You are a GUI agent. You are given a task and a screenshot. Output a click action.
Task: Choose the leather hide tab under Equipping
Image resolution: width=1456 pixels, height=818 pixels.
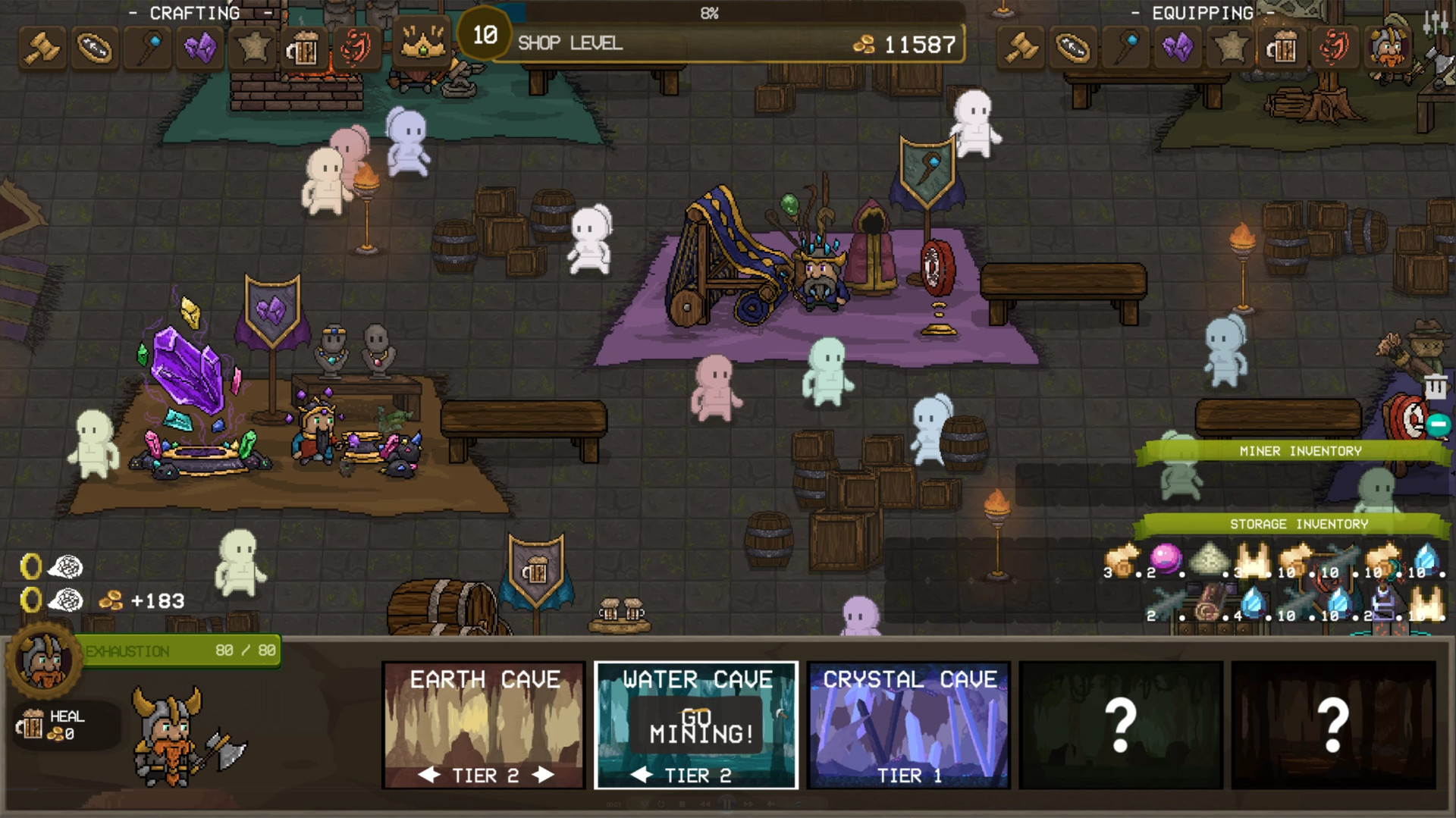pos(1073,49)
